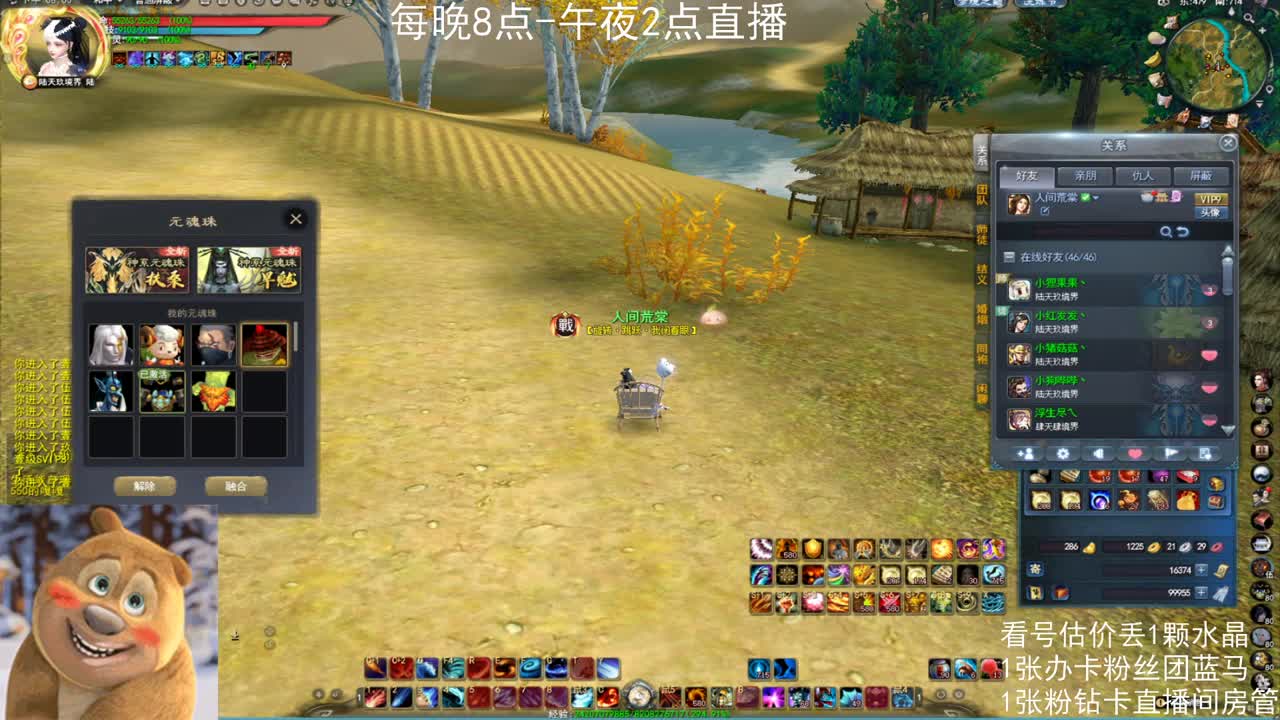Expand the status dropdown arrow next to the checkmark
This screenshot has width=1280, height=720.
(x=1096, y=198)
